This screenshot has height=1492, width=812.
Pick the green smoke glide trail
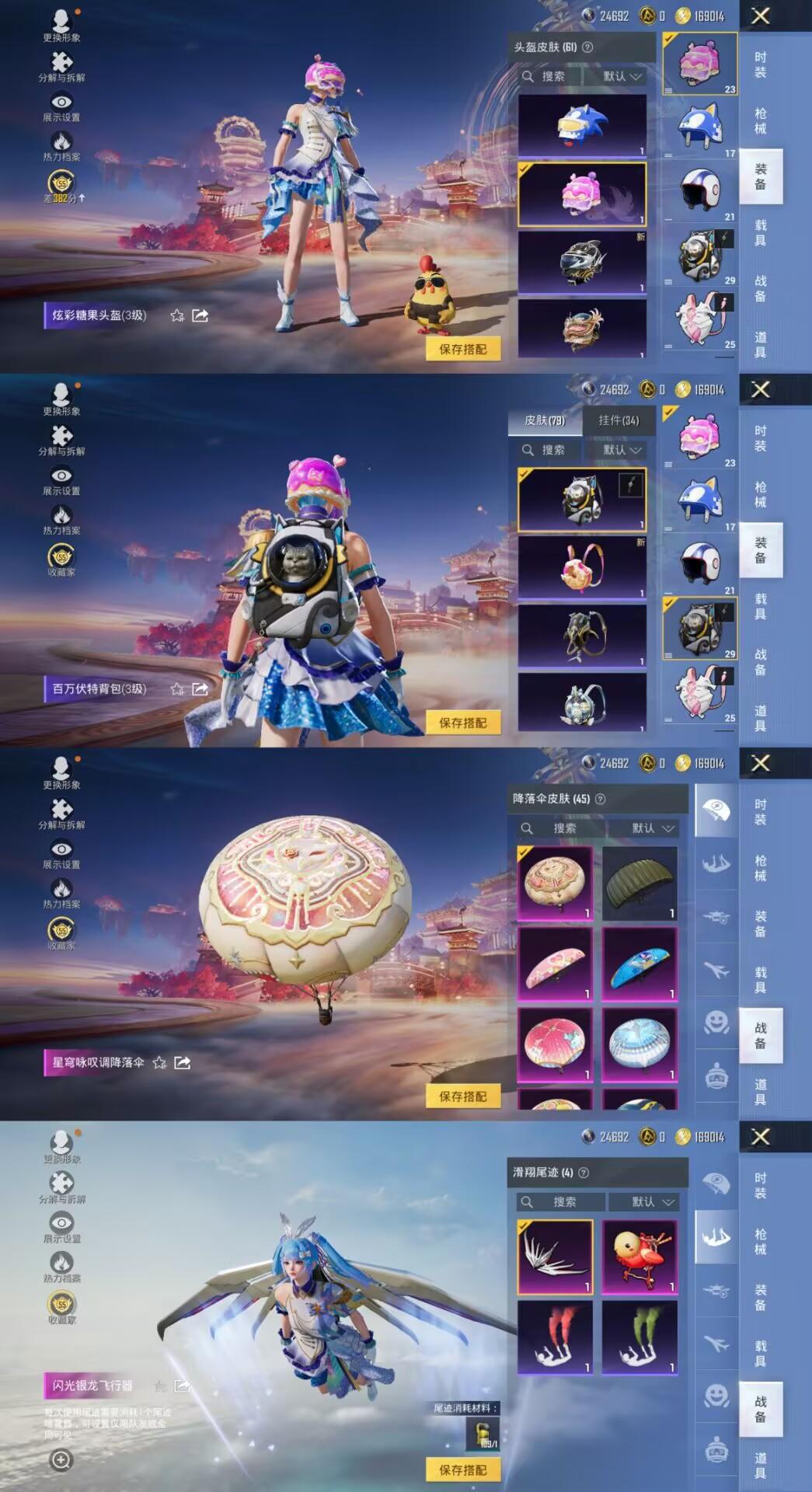click(x=639, y=1337)
